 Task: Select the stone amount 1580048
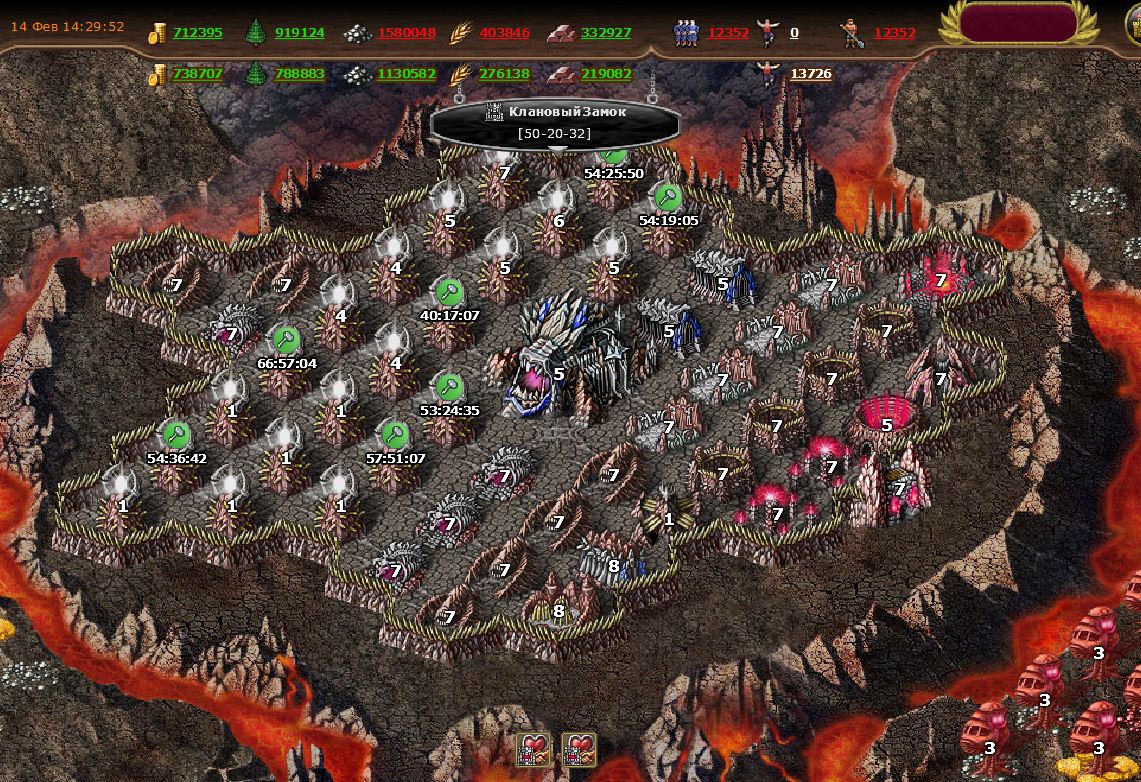[406, 33]
